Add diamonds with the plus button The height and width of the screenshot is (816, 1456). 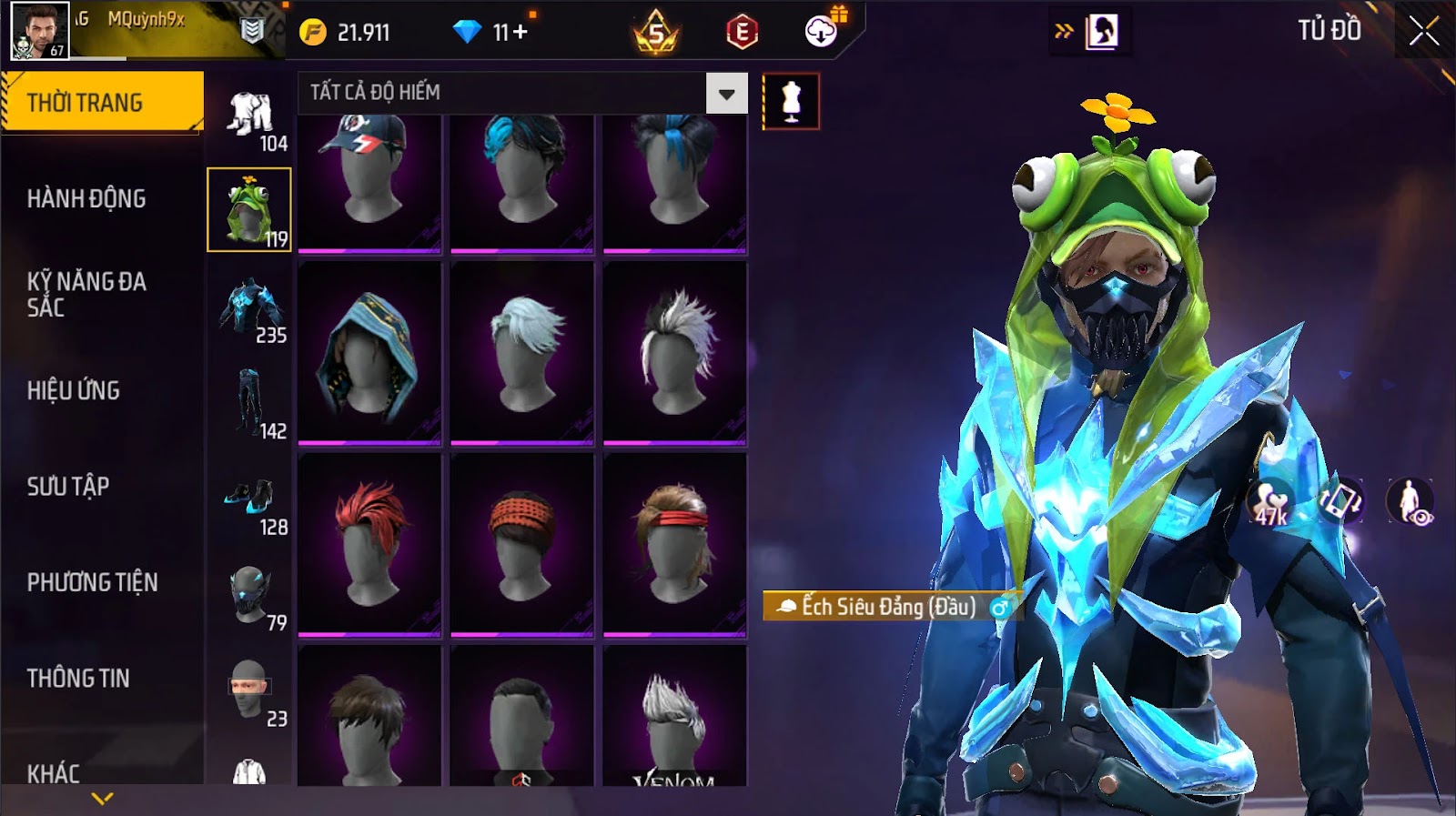coord(521,33)
